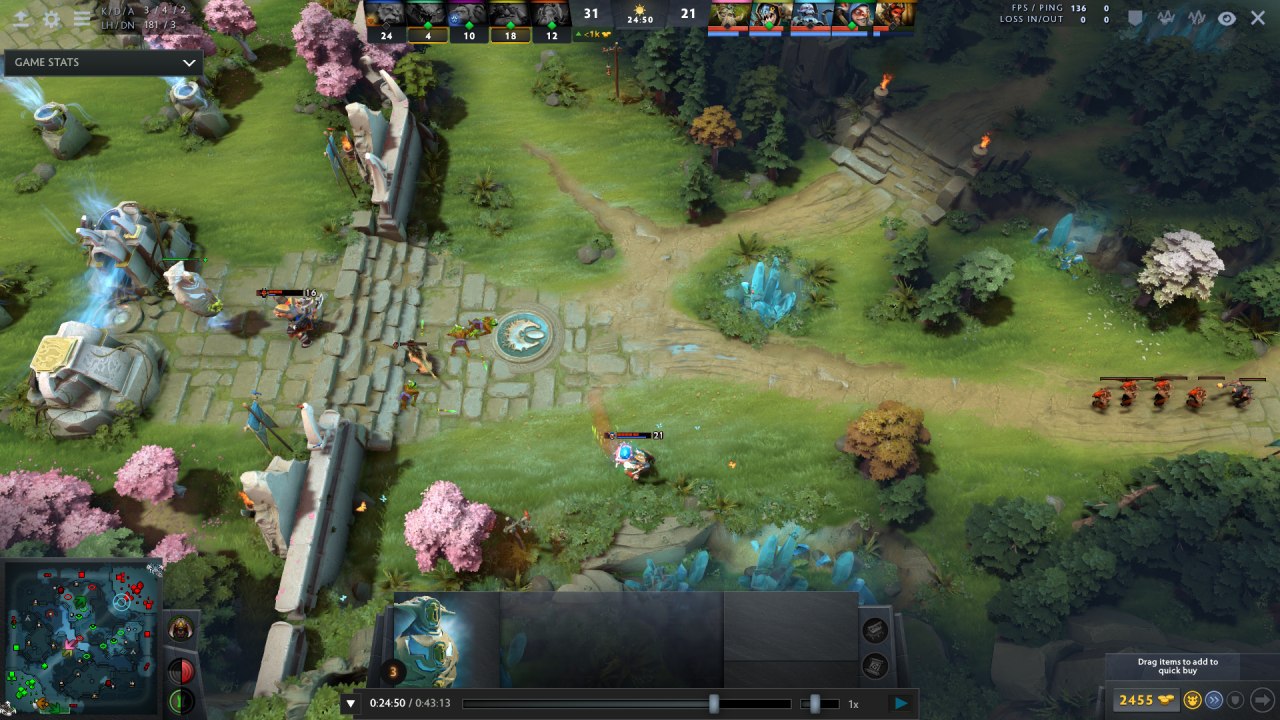Click the courier icon beside the minimap
The image size is (1280, 720).
[x=180, y=629]
